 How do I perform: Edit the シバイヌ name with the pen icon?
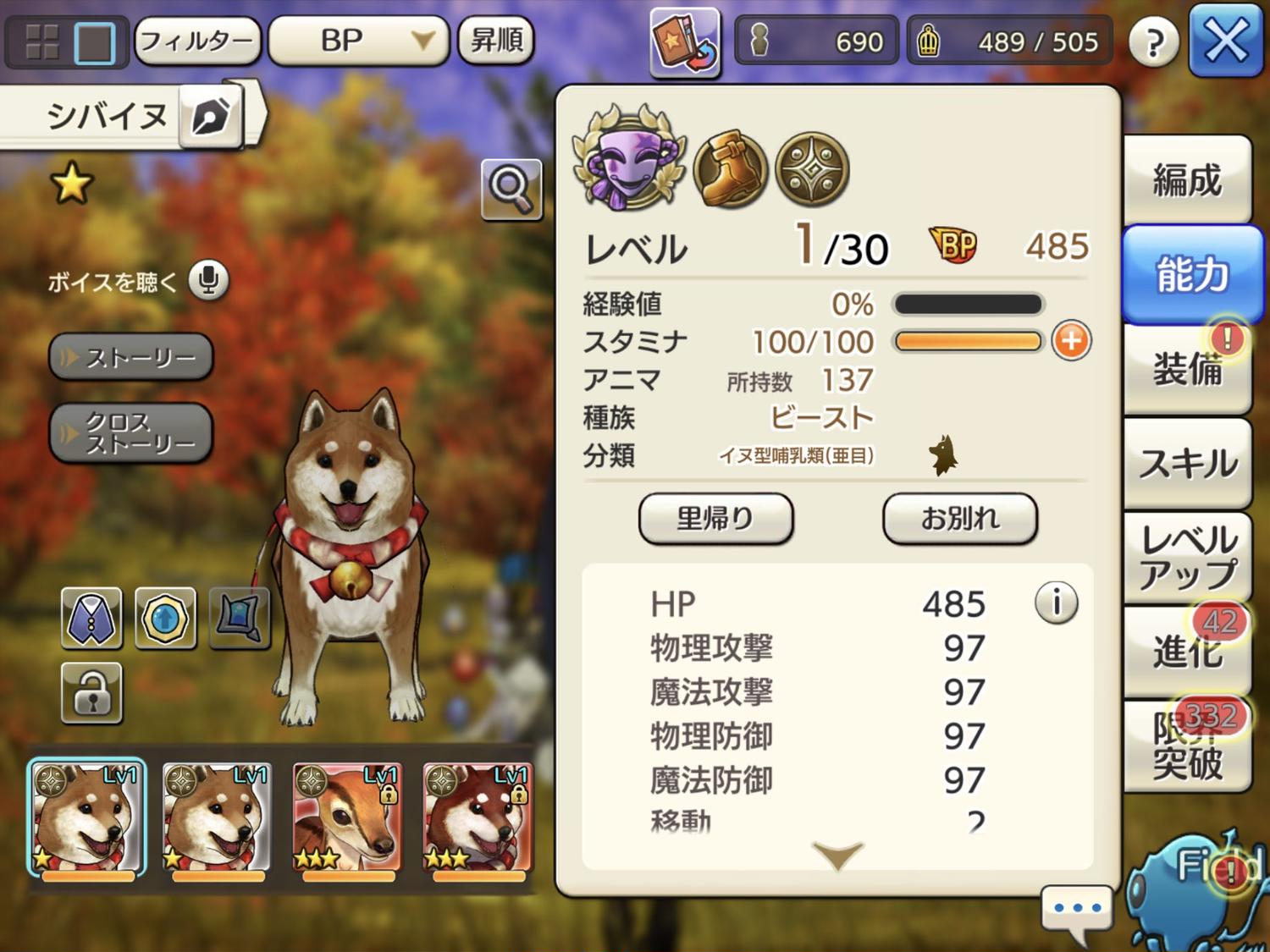pos(210,116)
